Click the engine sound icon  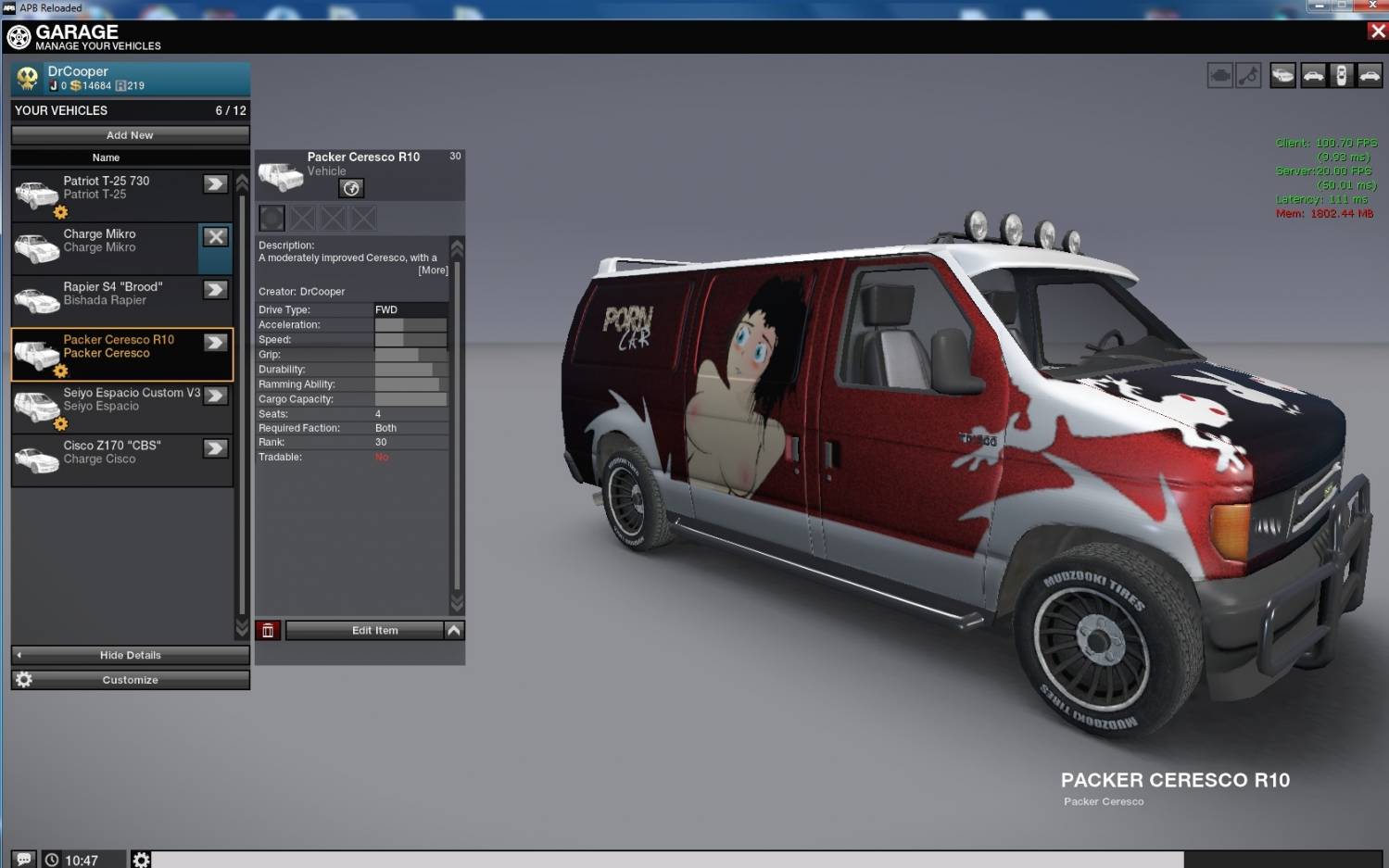coord(1220,76)
